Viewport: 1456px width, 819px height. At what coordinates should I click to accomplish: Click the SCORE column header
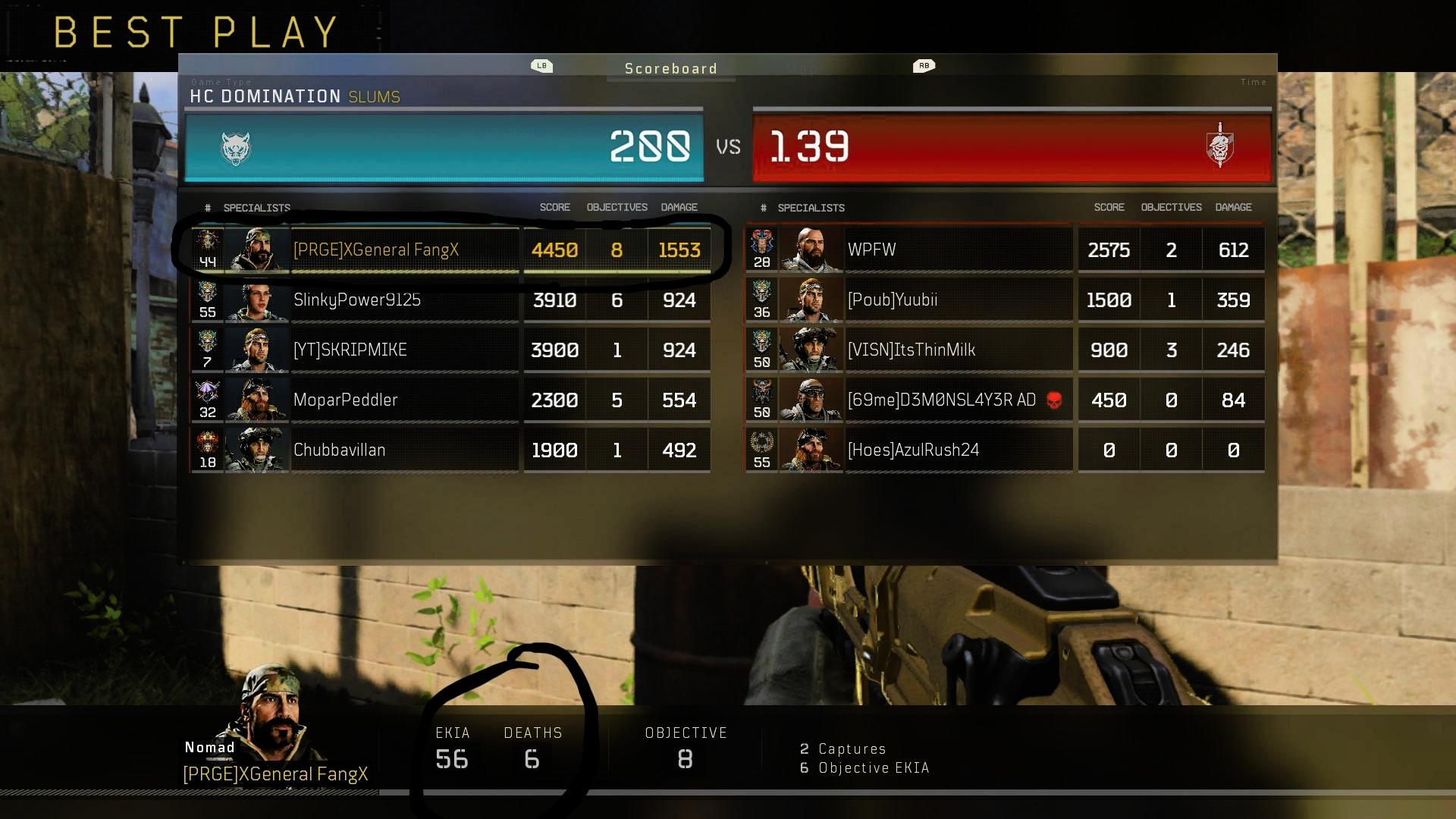click(x=554, y=206)
